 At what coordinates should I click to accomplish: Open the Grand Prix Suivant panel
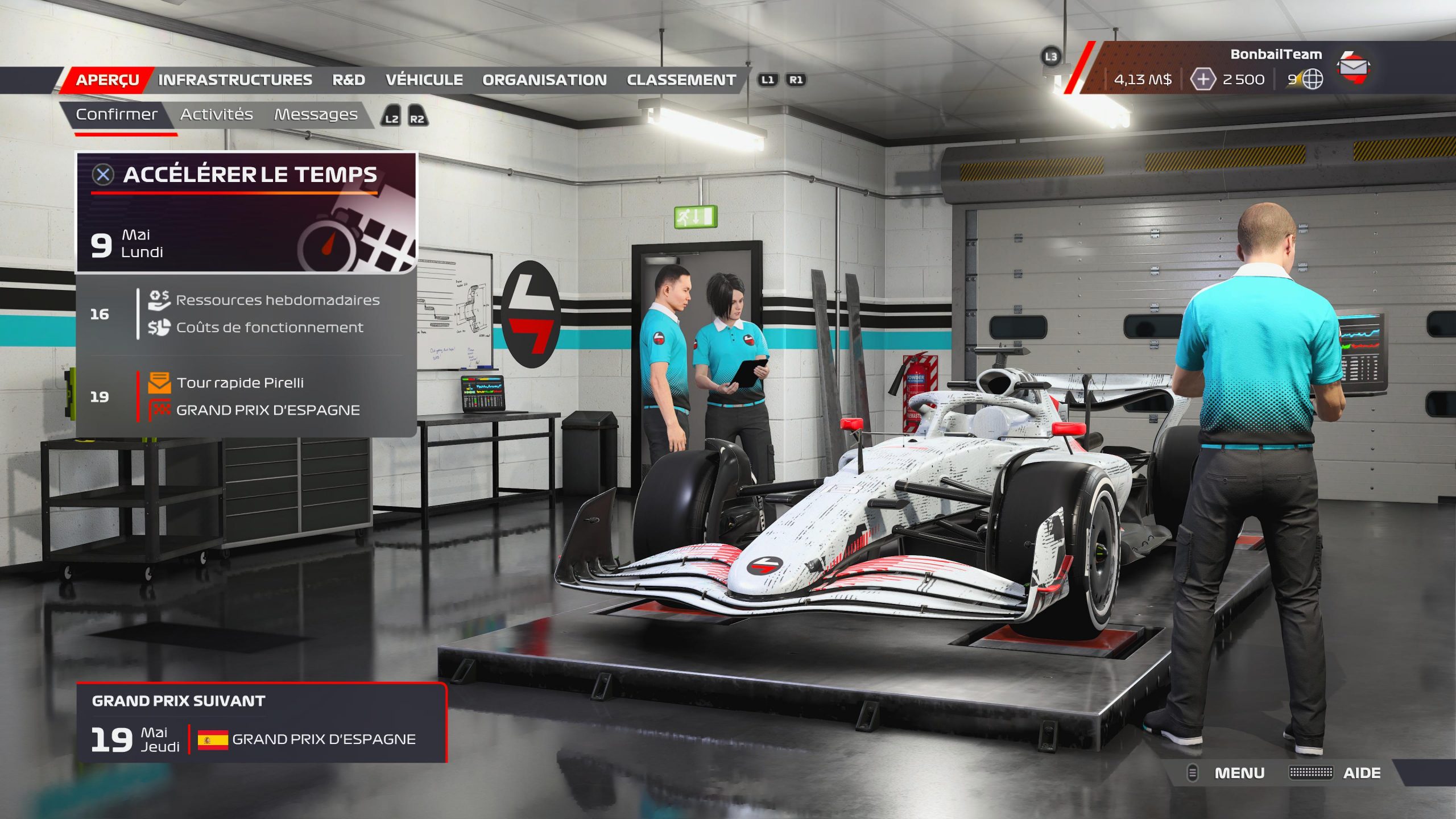click(262, 723)
